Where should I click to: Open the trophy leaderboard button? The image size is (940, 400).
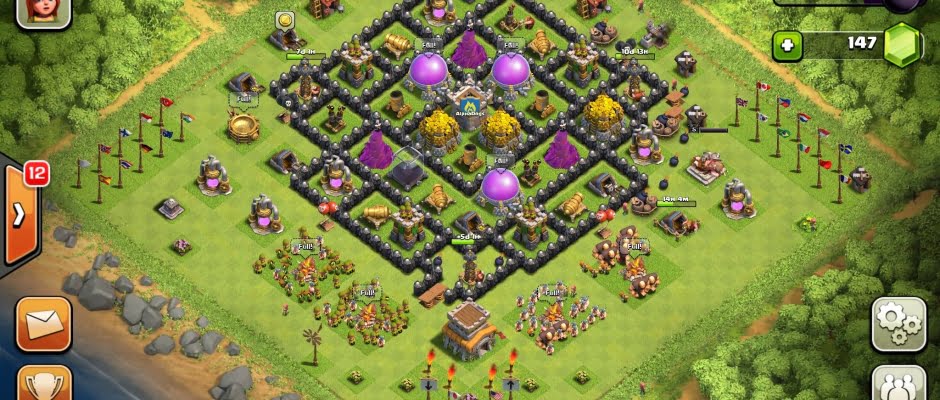pos(44,384)
